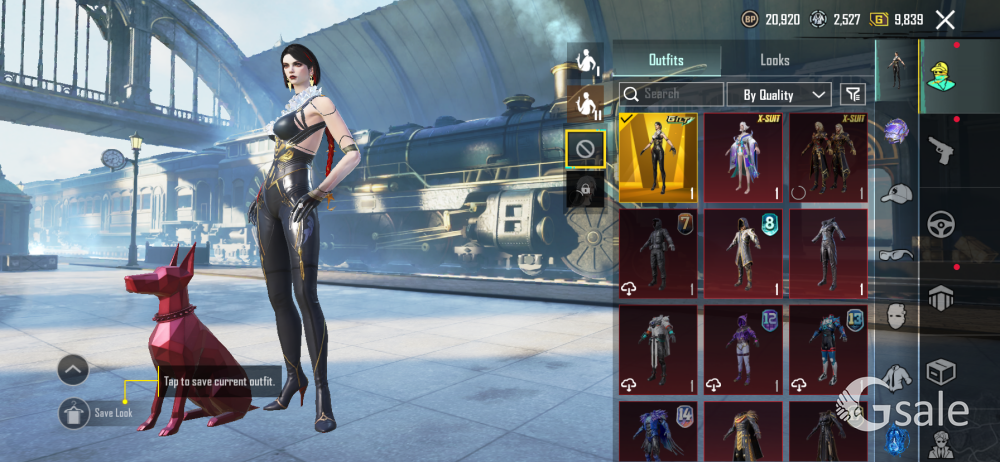This screenshot has width=1000, height=462.
Task: Switch to the Looks tab
Action: pyautogui.click(x=775, y=60)
